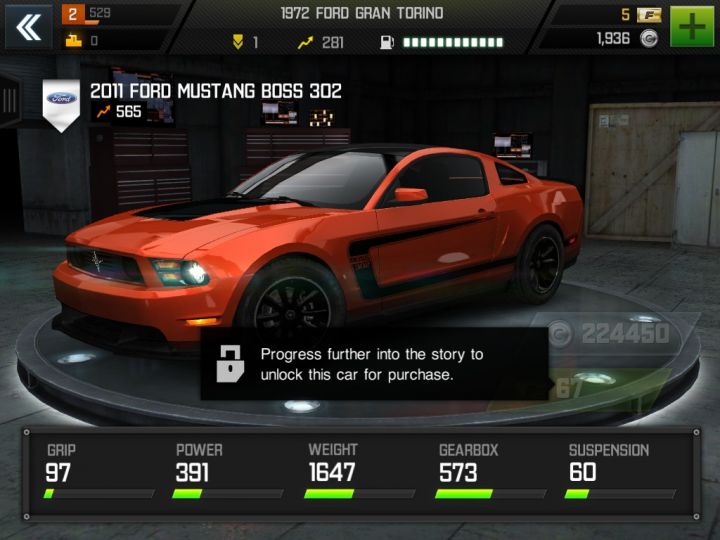
Task: Click the dimmed 224450 cash price button
Action: coord(610,334)
